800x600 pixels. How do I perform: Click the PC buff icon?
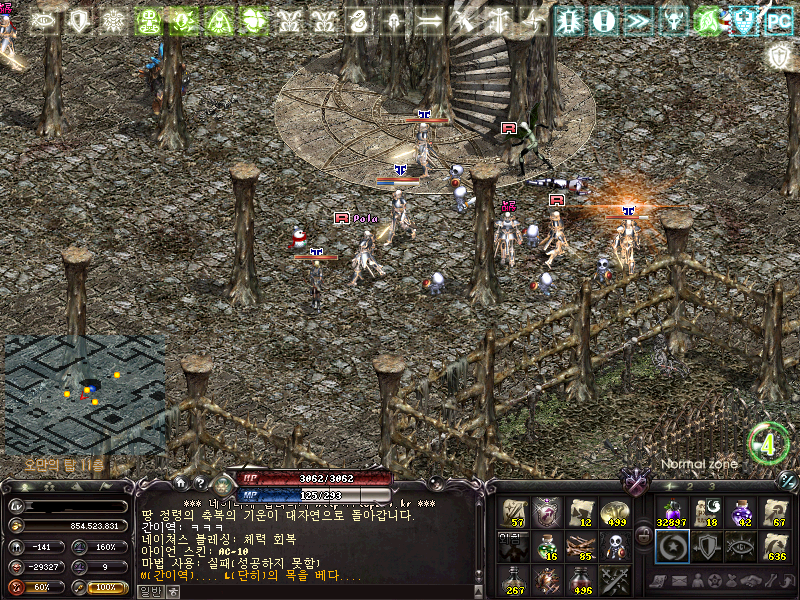pos(778,21)
